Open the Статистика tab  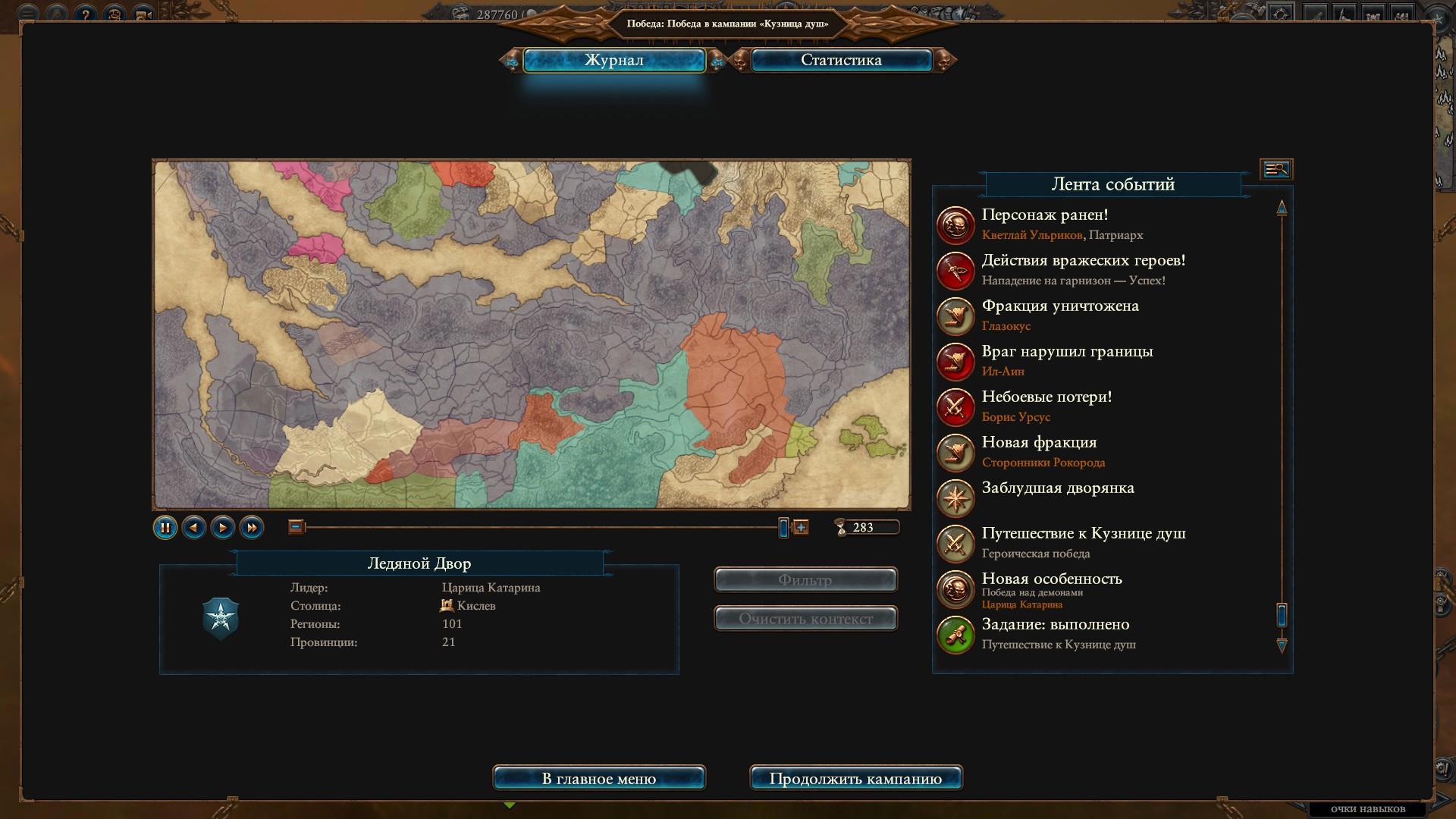841,61
